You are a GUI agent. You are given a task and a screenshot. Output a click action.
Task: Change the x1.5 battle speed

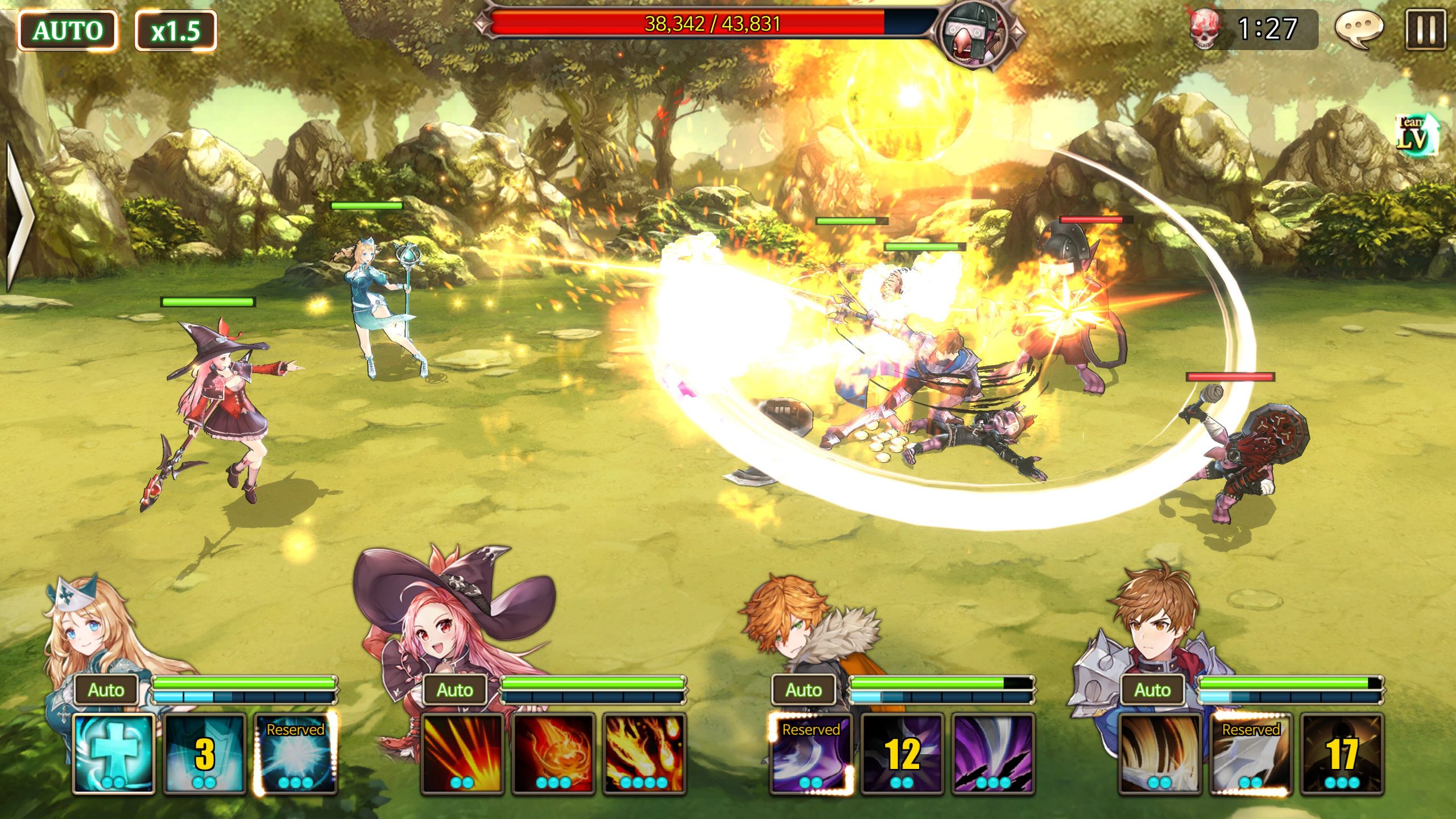tap(176, 31)
